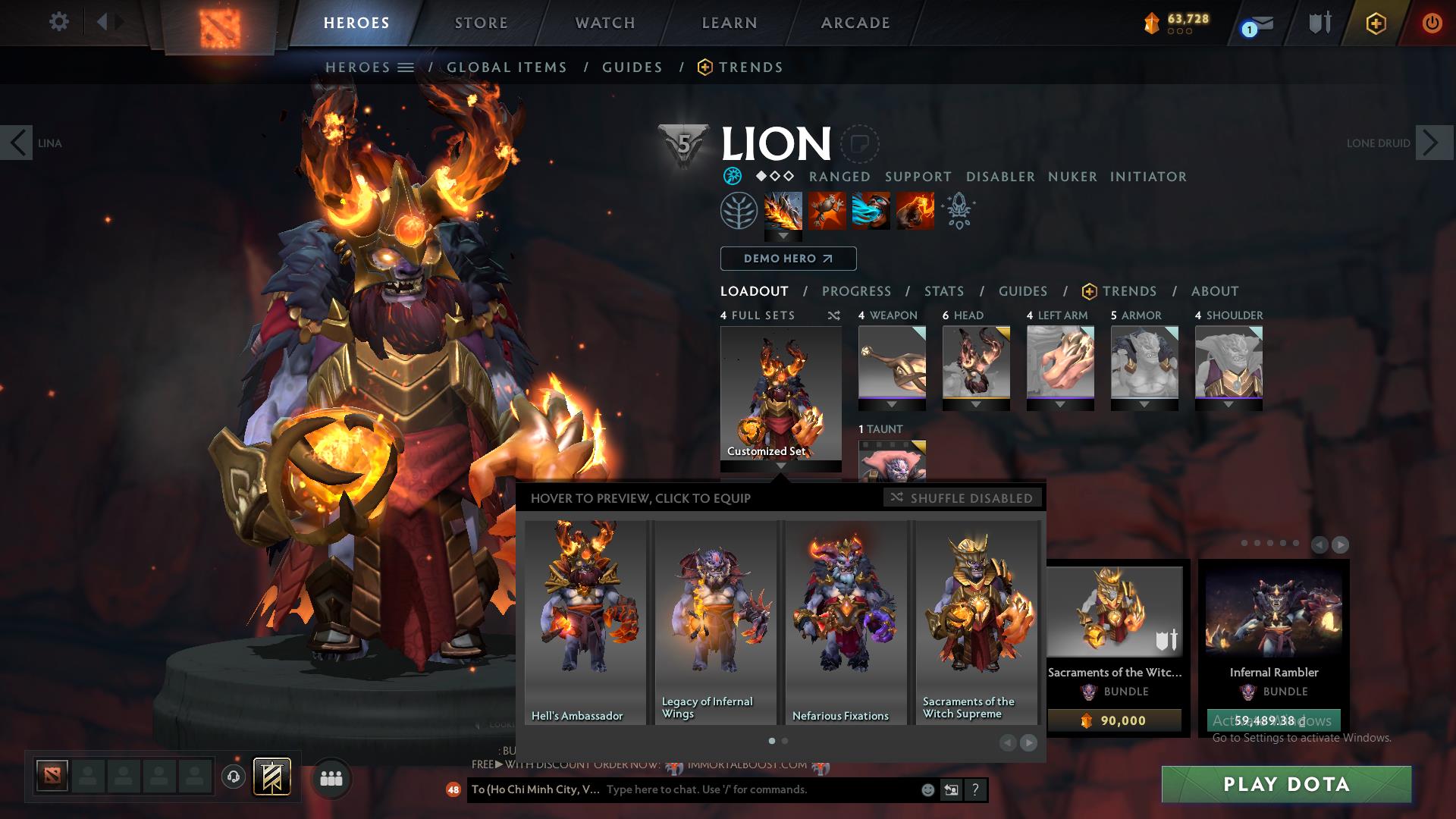Click the DEMO HERO button
Screen dimensions: 1456x819
point(787,259)
